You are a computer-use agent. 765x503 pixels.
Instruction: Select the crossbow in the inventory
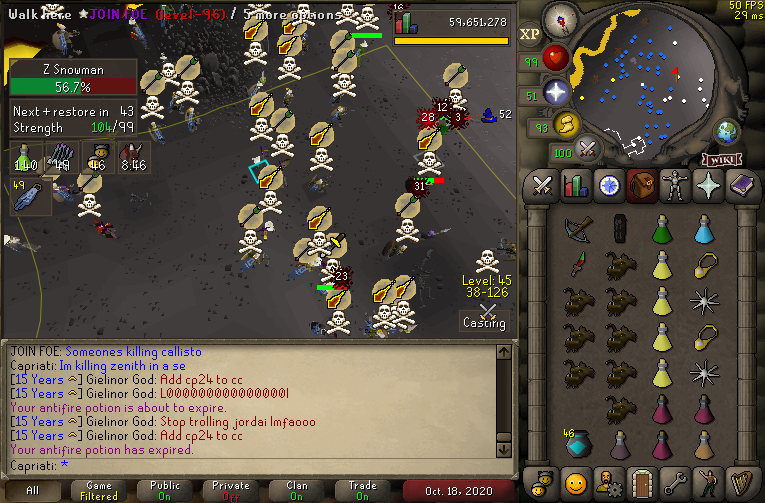[x=577, y=230]
